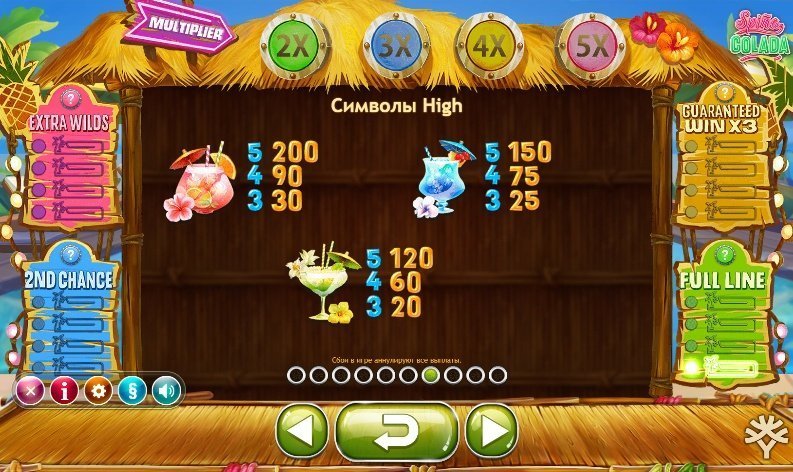Image resolution: width=793 pixels, height=472 pixels.
Task: Open the red info button
Action: pyautogui.click(x=63, y=390)
